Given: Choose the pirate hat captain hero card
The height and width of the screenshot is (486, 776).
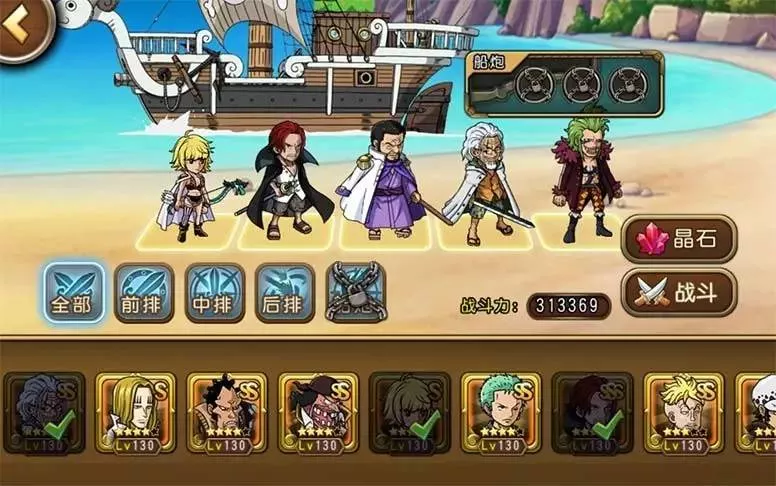Looking at the screenshot, I should [318, 412].
